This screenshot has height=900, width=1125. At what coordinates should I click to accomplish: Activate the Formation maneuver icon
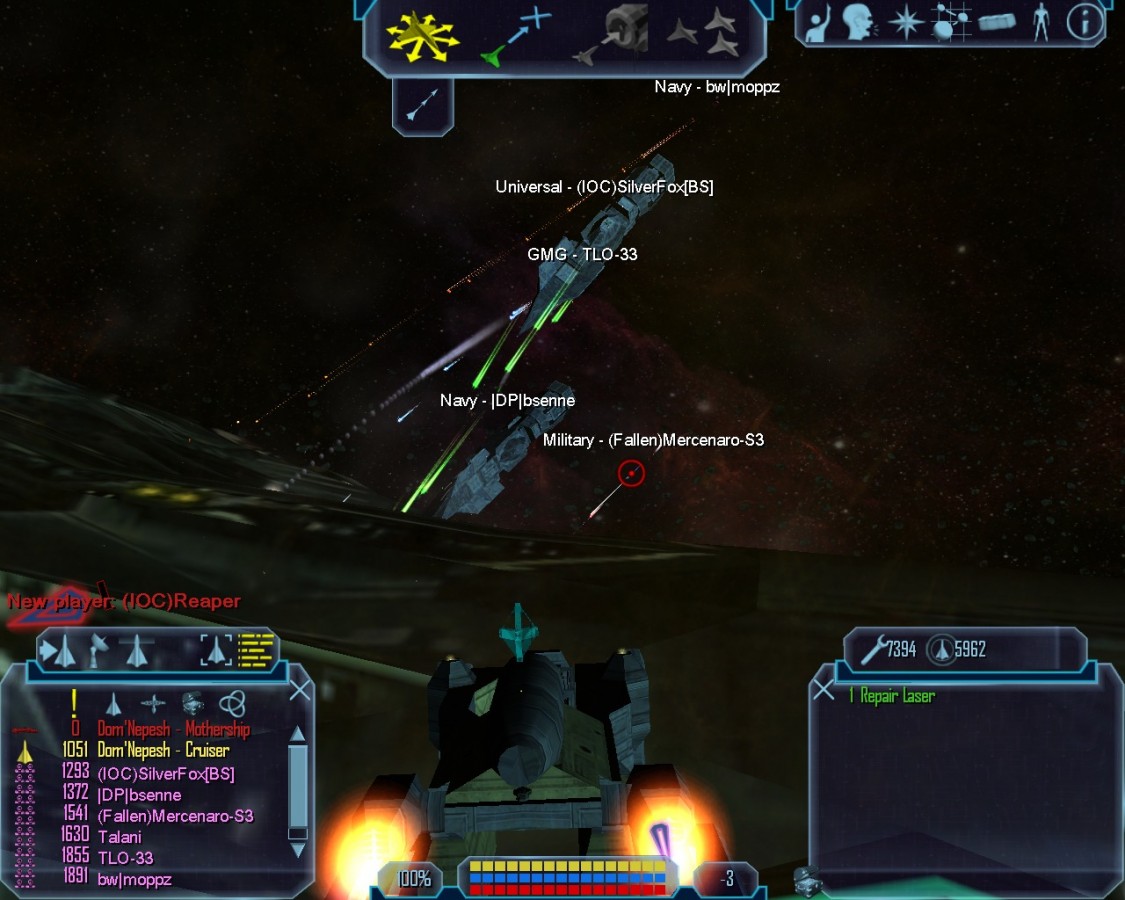(705, 32)
